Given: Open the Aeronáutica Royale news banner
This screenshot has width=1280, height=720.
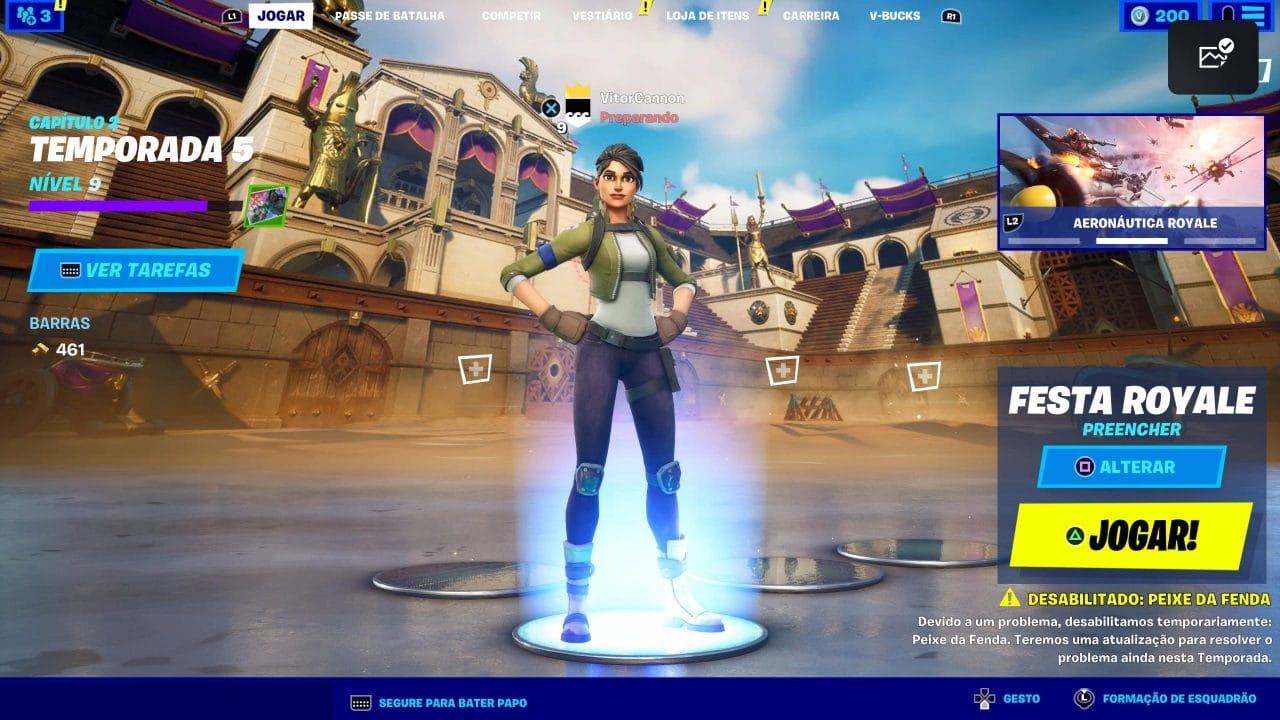Looking at the screenshot, I should (x=1131, y=181).
